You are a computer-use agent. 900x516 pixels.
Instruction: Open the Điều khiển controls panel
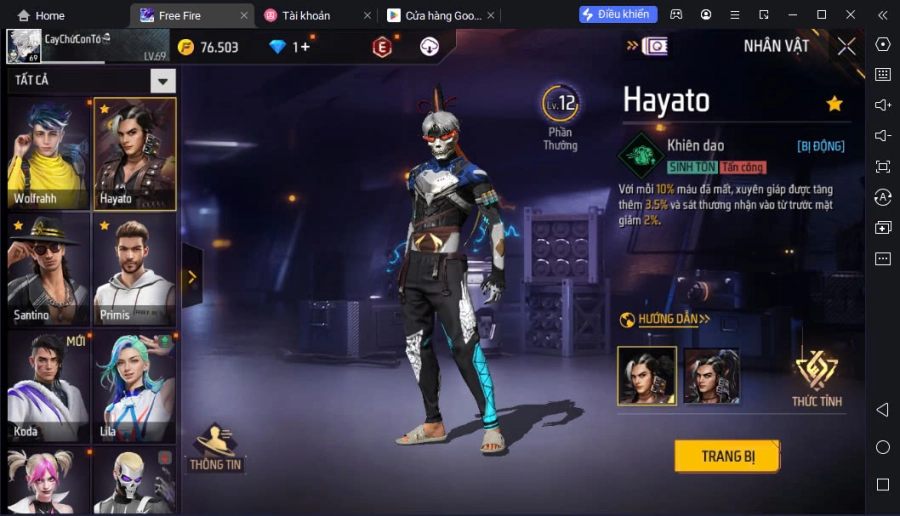coord(618,15)
